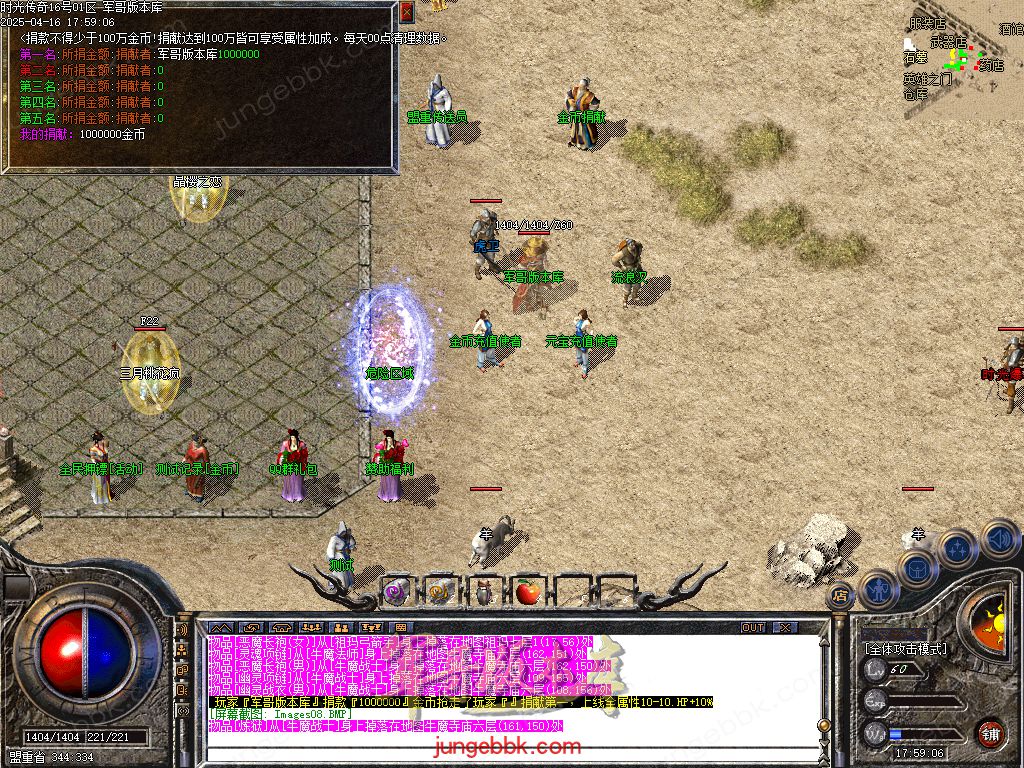Use the purple scroll in the hotbar

(x=396, y=591)
